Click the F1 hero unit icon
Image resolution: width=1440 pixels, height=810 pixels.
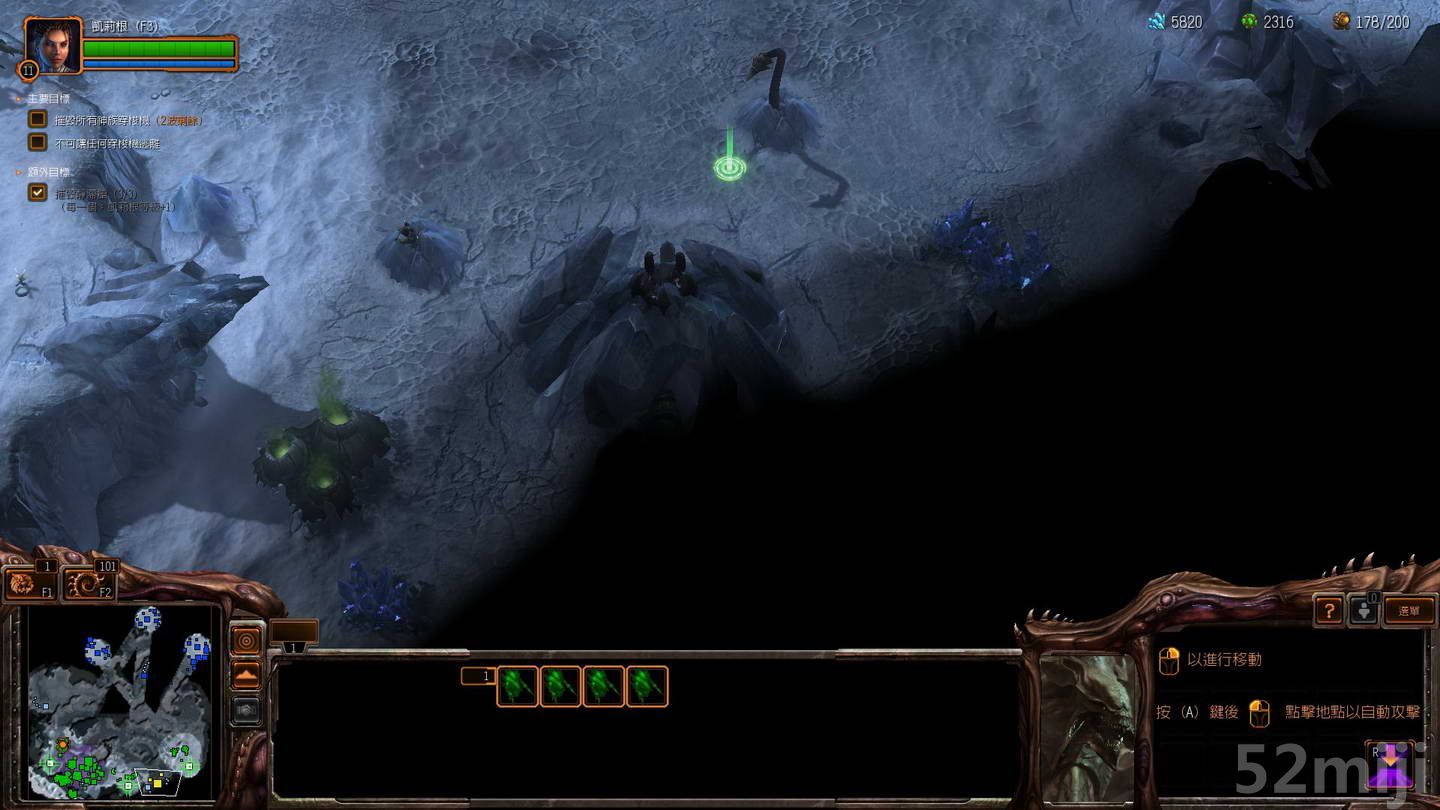coord(28,582)
